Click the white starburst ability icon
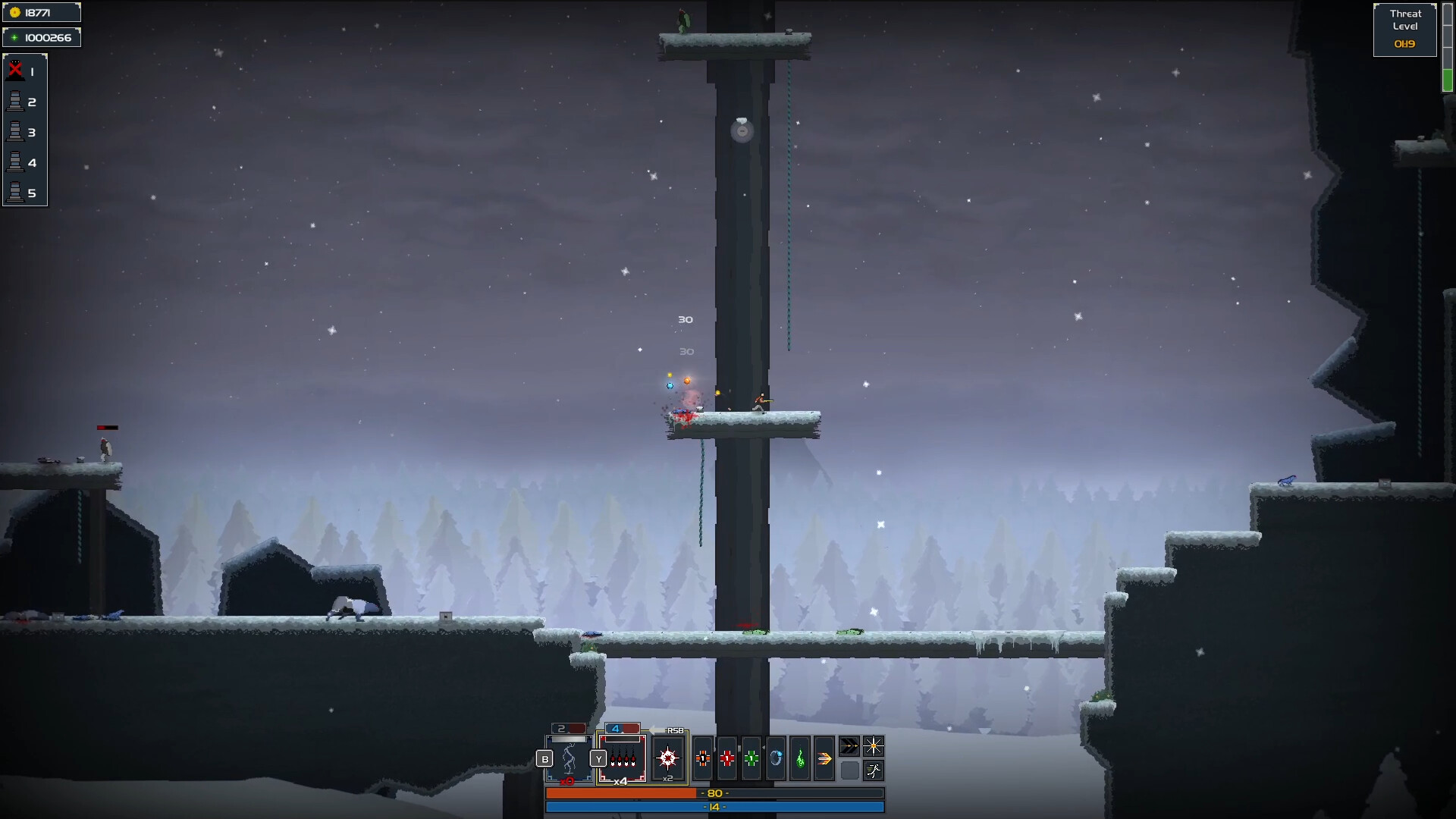Screen dimensions: 1456x819 pos(874,746)
